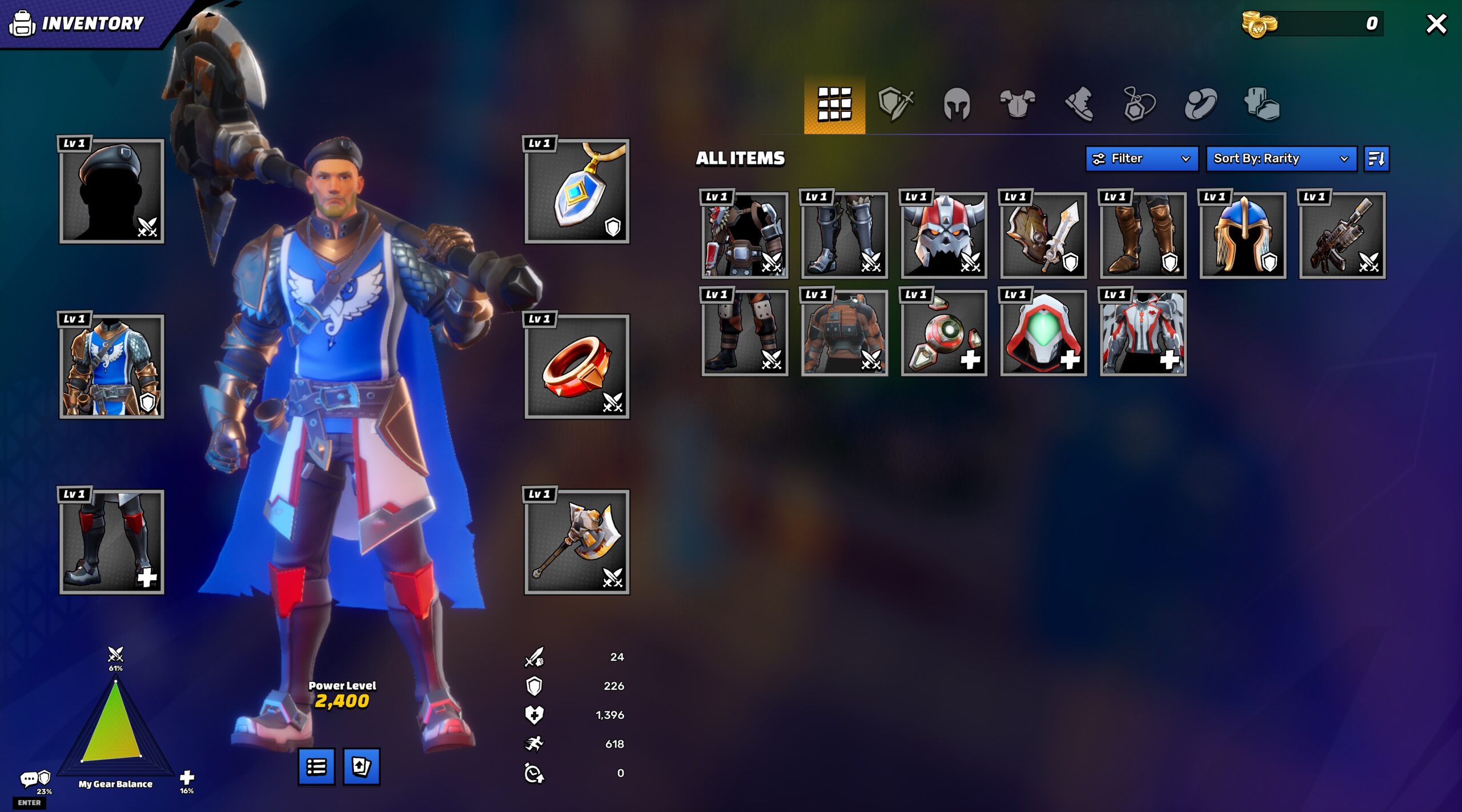1462x812 pixels.
Task: Switch to the weapons shield-and-sword tab
Action: pyautogui.click(x=895, y=104)
